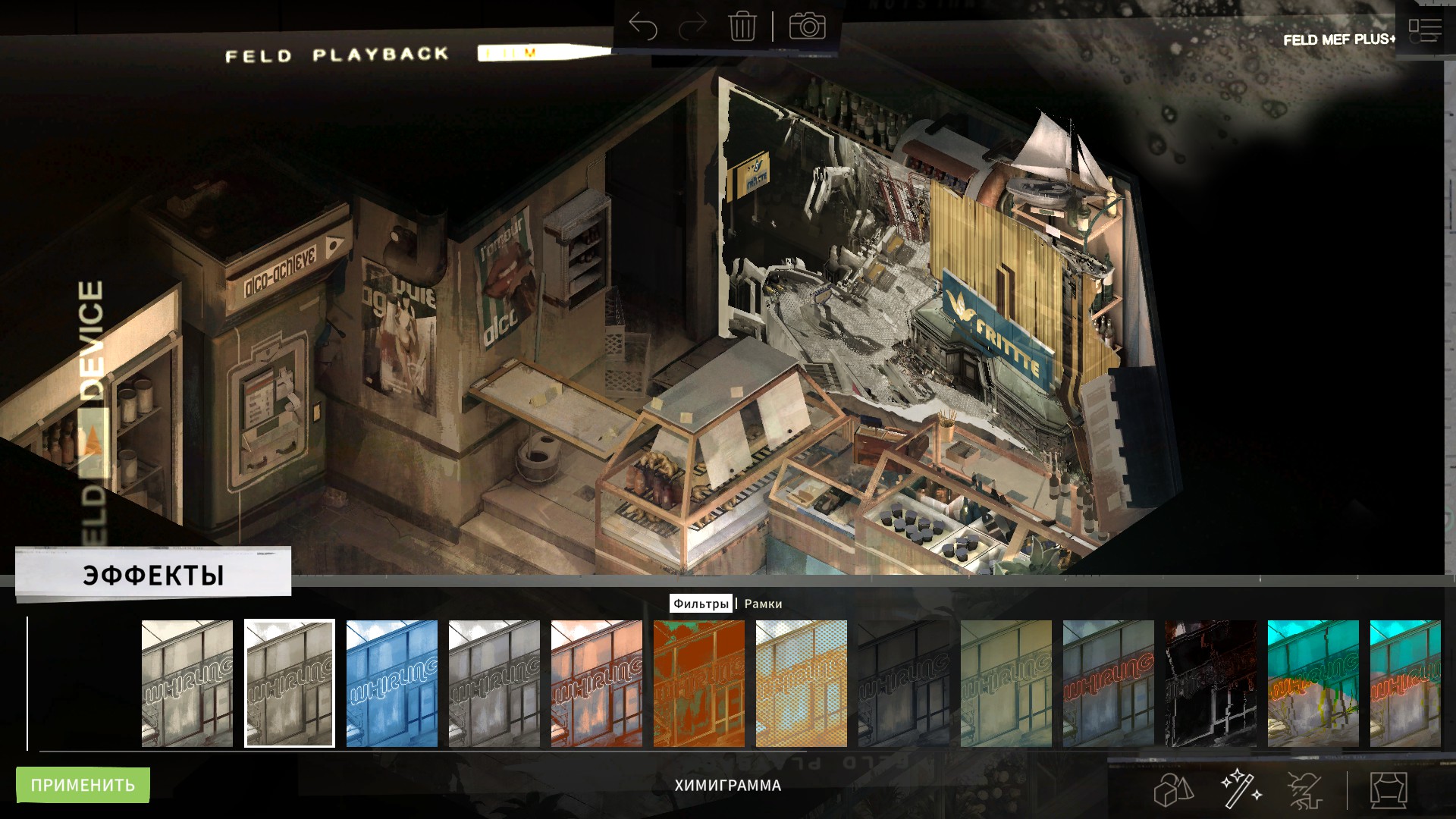The width and height of the screenshot is (1456, 819).
Task: Open the Рамки frames tab
Action: coord(763,604)
